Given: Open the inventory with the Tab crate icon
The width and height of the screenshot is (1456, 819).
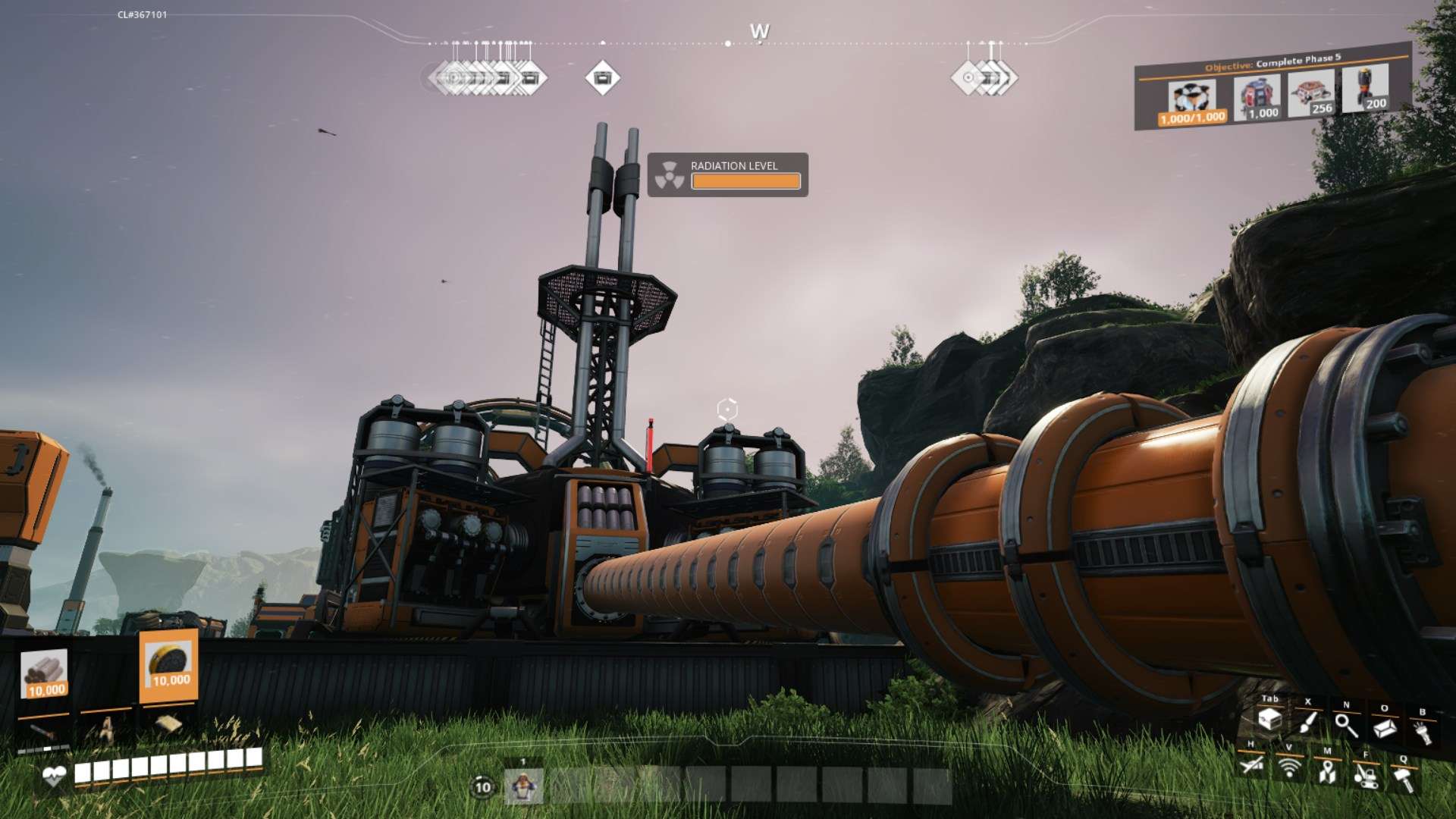Looking at the screenshot, I should click(1269, 719).
